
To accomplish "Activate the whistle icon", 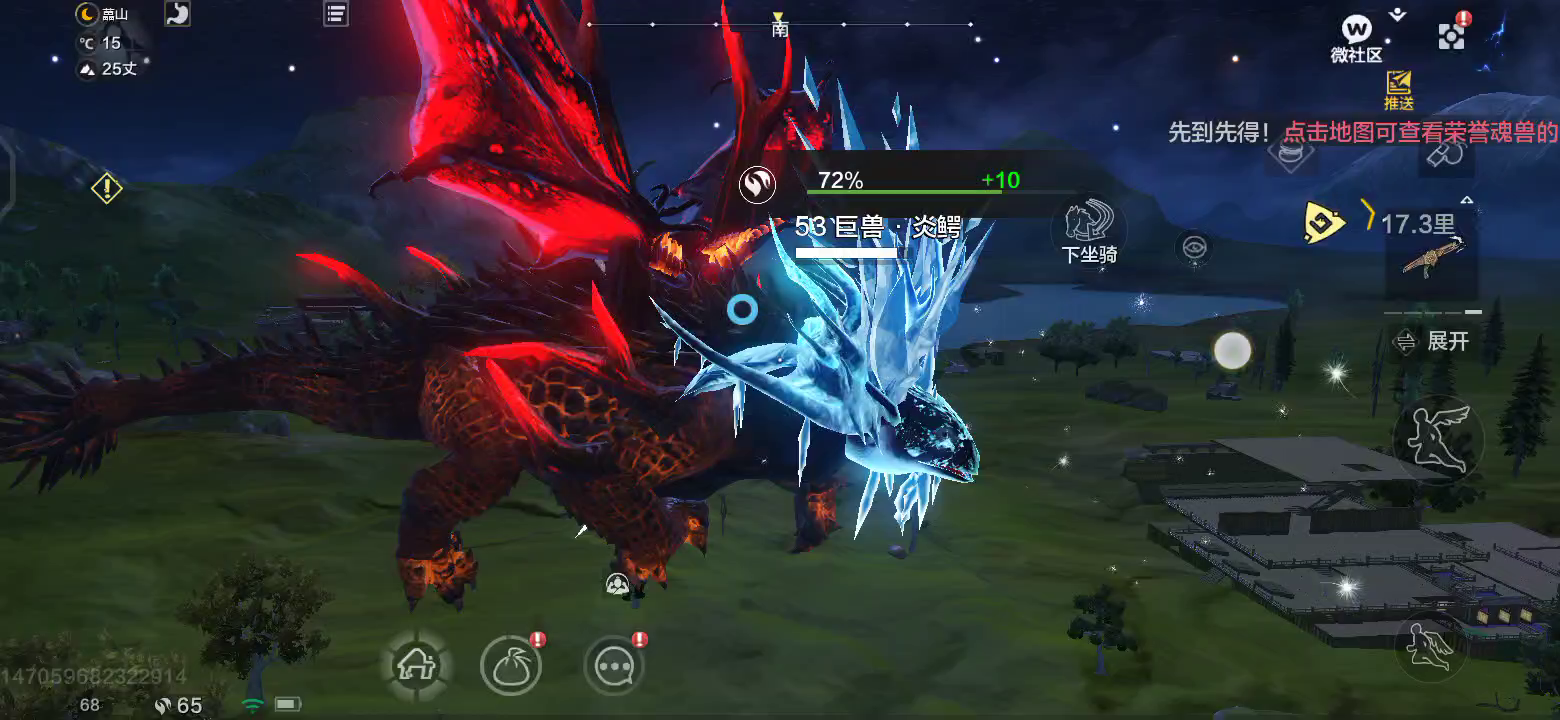I will click(x=1447, y=153).
